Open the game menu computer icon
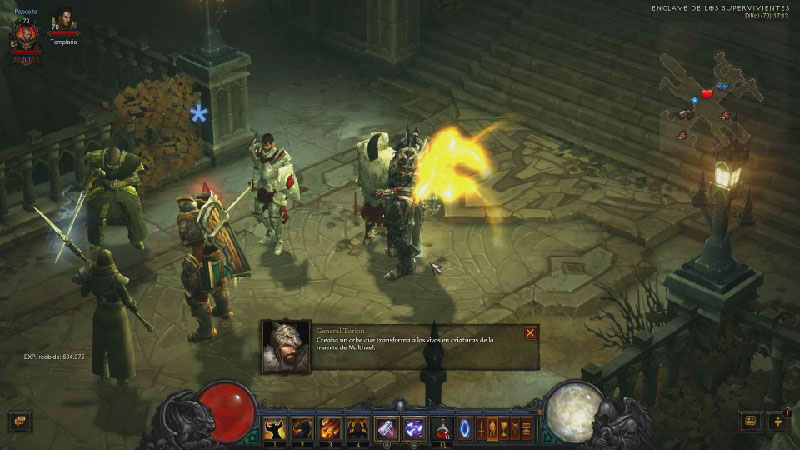800x450 pixels. (x=529, y=429)
